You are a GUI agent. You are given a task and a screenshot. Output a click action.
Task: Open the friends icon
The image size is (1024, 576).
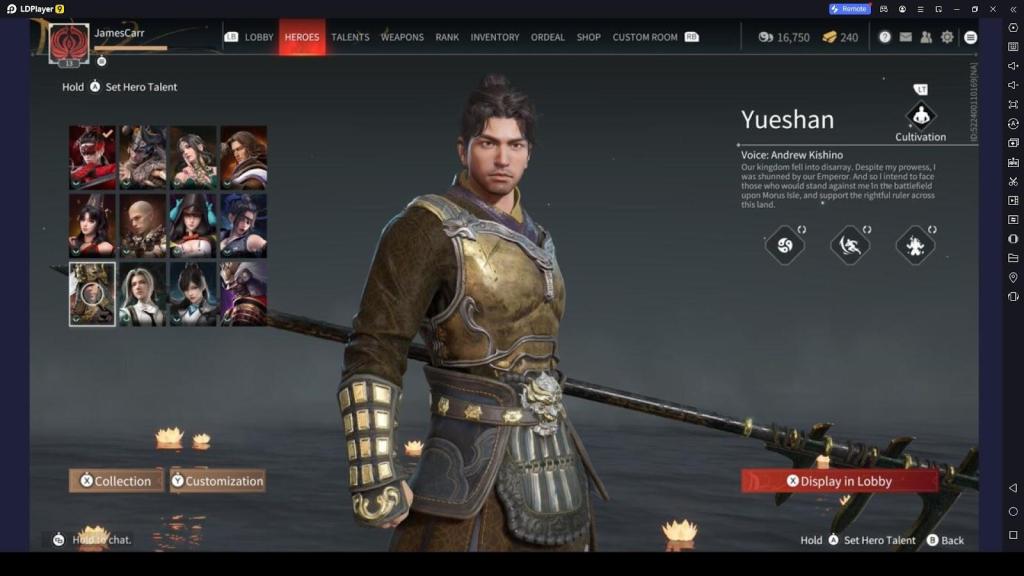click(926, 37)
